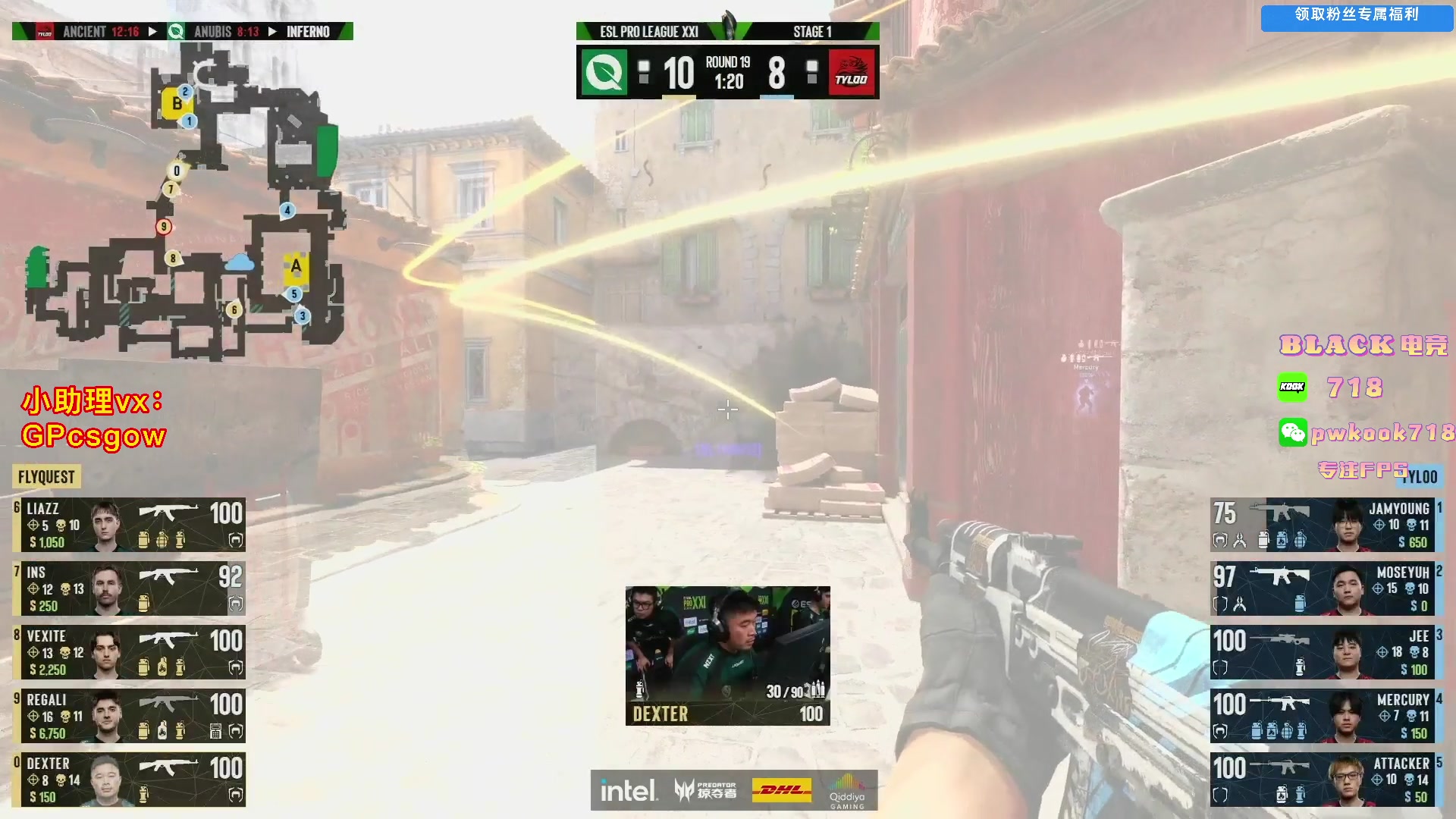Select iNS's player panel

129,588
